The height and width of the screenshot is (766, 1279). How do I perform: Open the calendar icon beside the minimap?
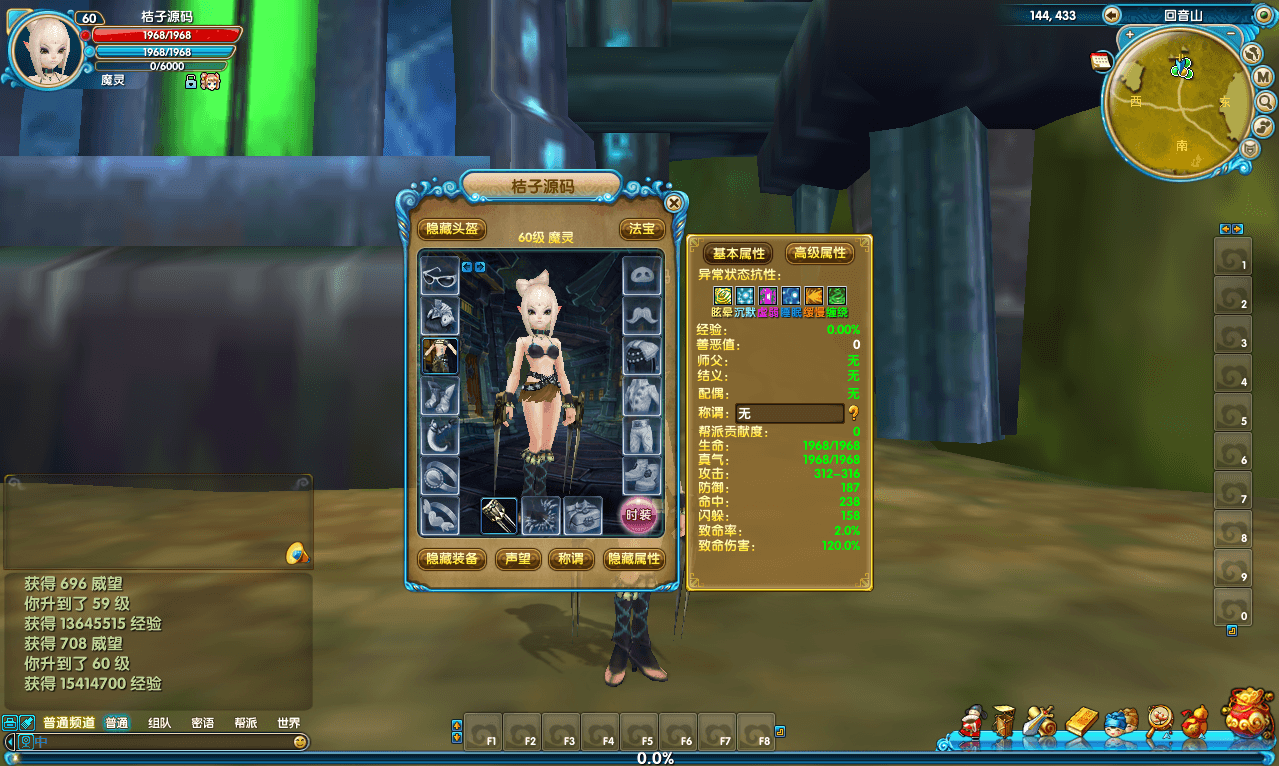pyautogui.click(x=1101, y=62)
